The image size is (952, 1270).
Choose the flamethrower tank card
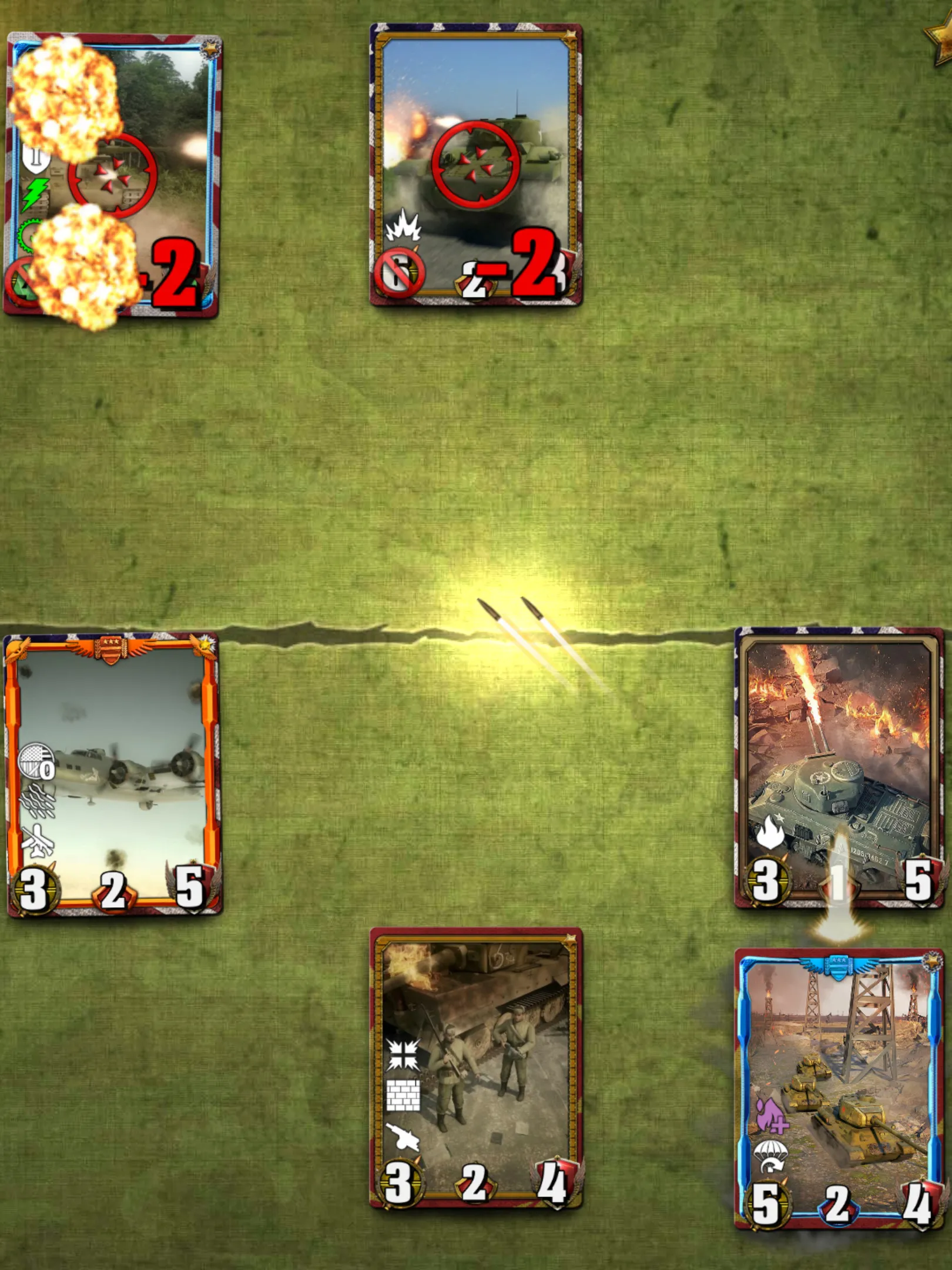point(839,767)
